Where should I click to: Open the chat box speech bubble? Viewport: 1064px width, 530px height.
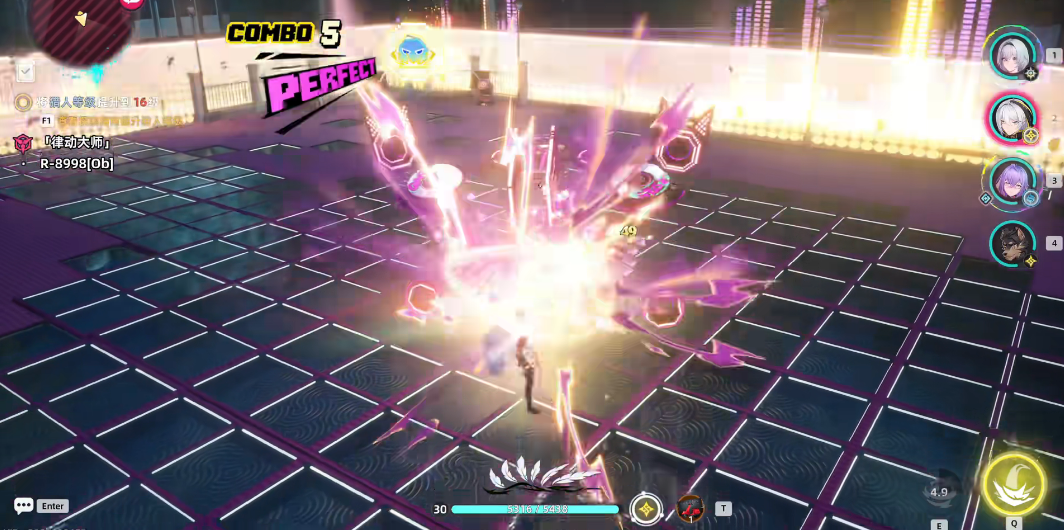click(24, 506)
